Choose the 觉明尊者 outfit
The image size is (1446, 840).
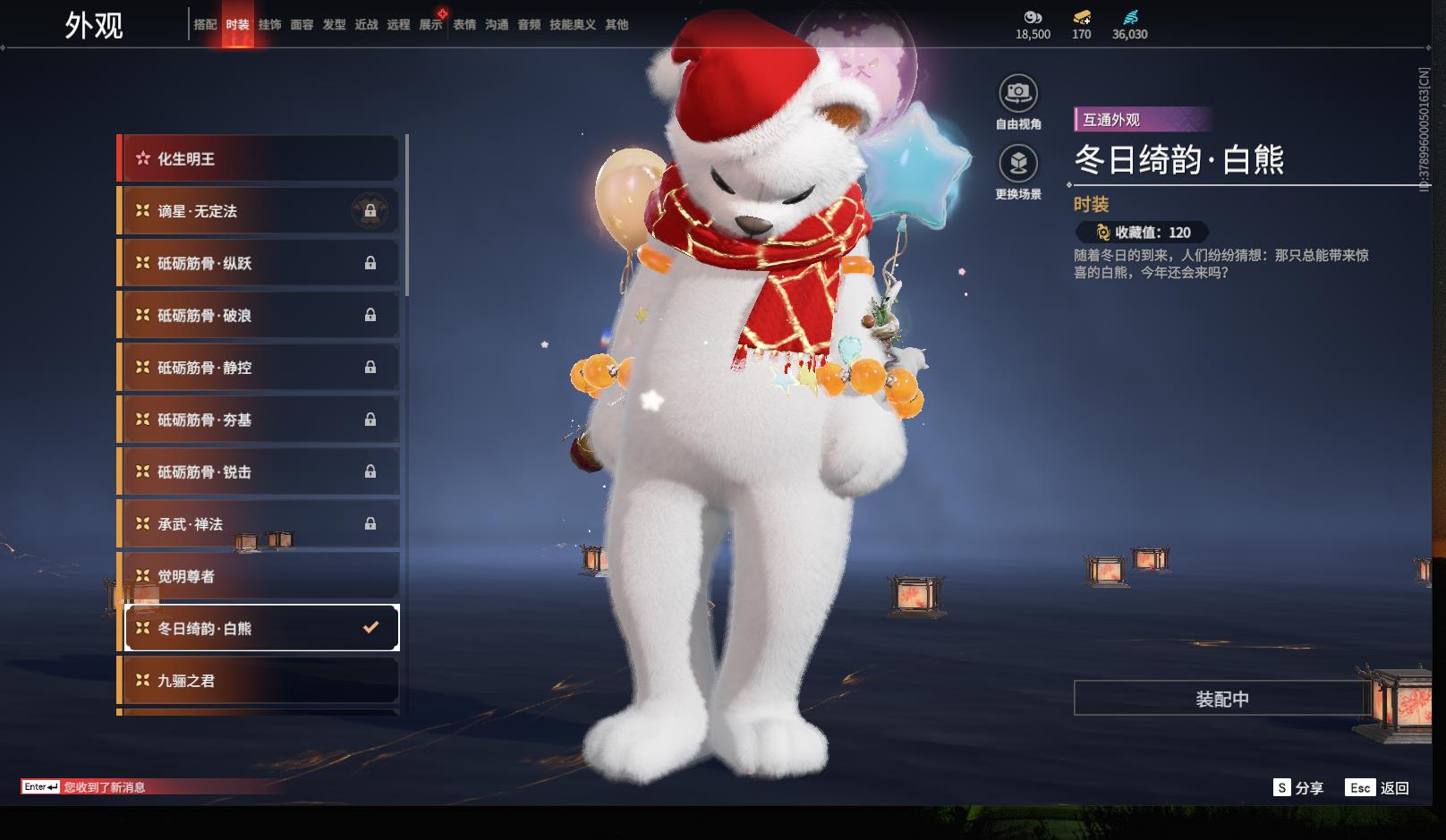click(259, 576)
